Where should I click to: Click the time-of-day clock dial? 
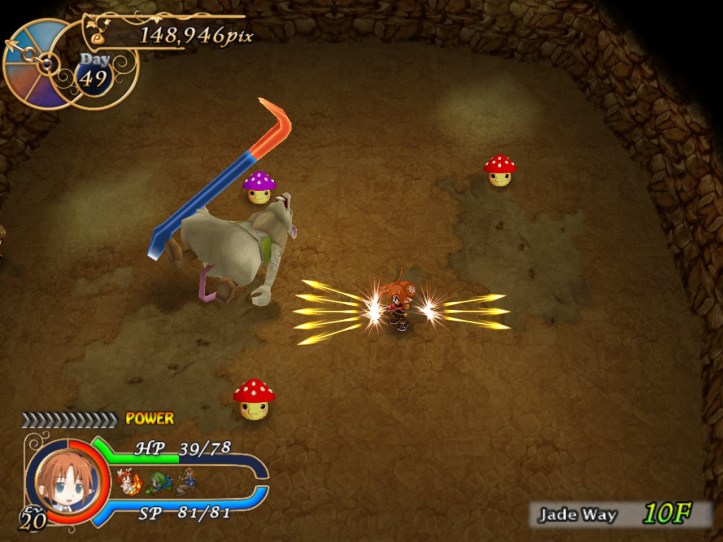click(x=38, y=63)
